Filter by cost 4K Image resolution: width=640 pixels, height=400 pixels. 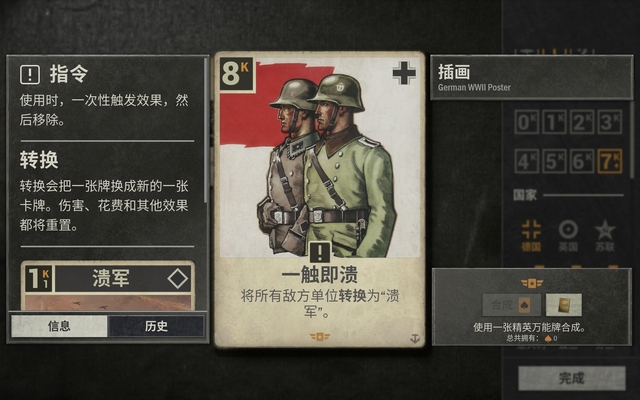click(x=526, y=160)
